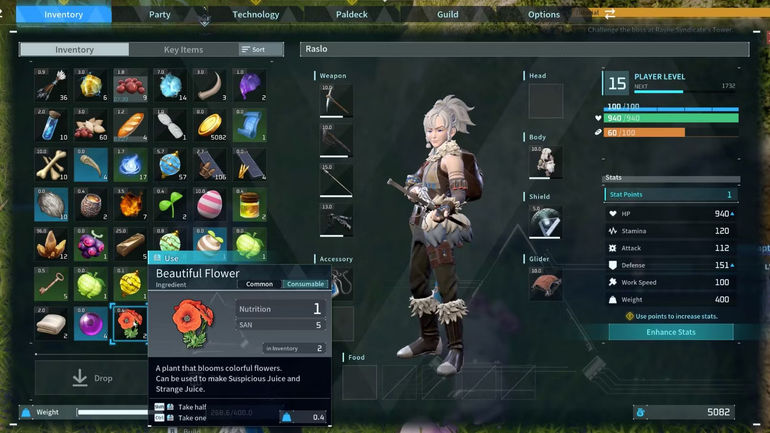
Task: Select the equipped glider slot
Action: [546, 282]
